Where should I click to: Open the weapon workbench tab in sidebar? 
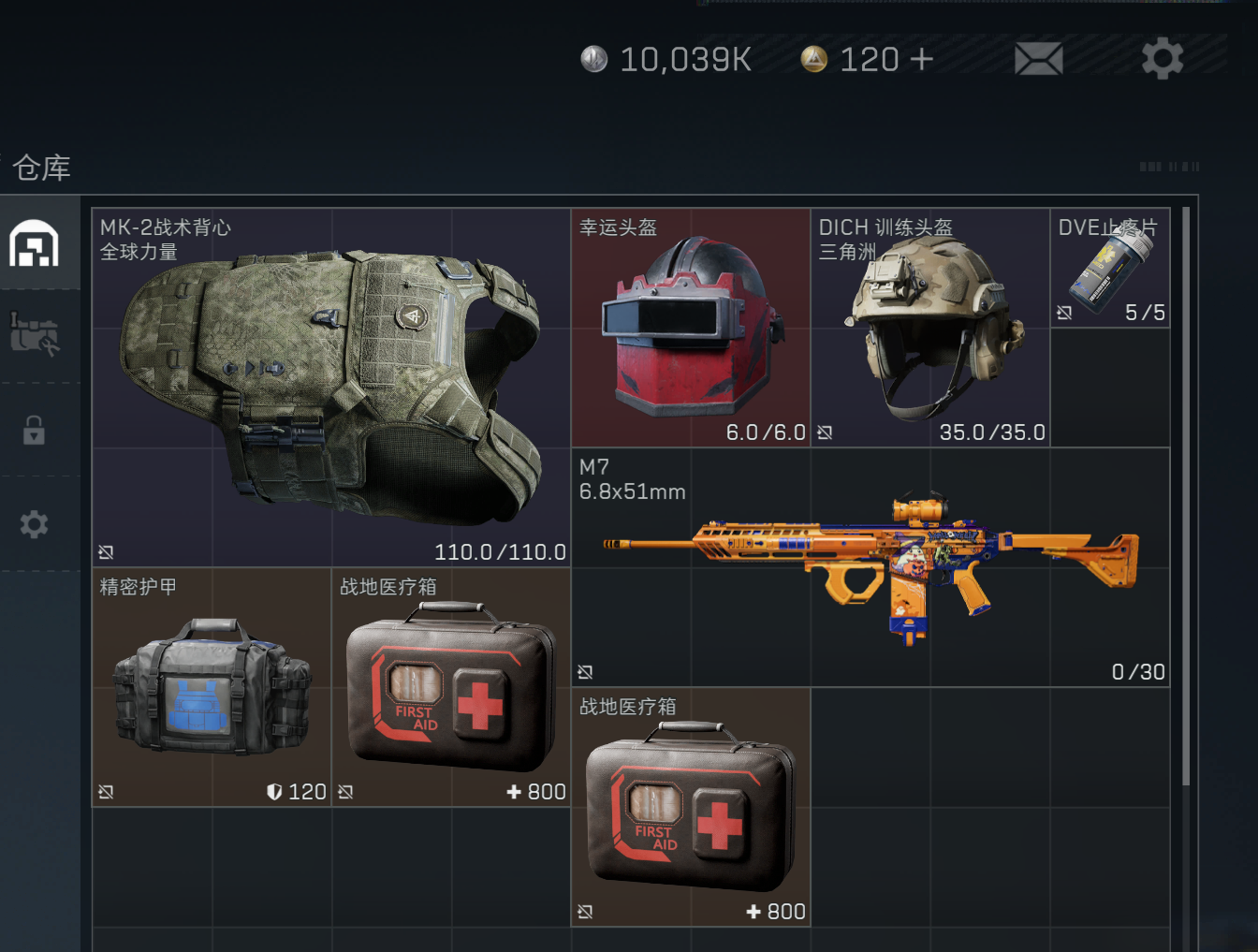click(x=35, y=334)
